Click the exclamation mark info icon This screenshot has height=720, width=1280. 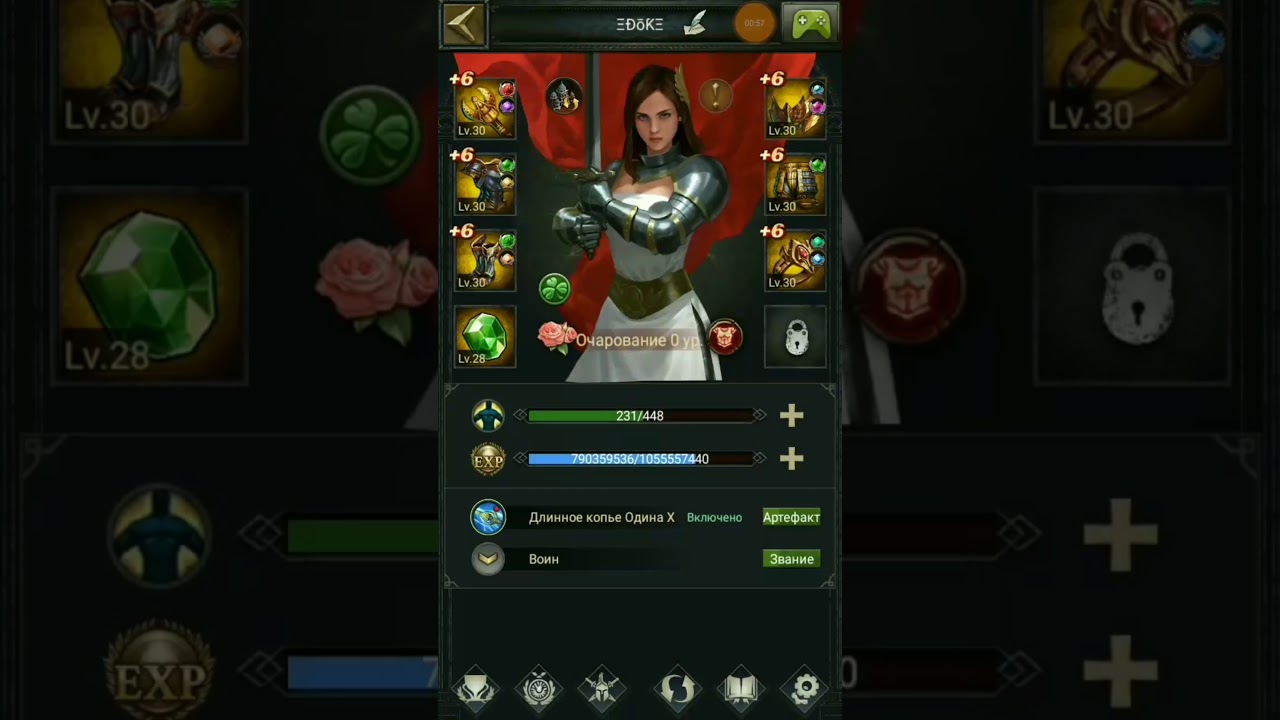point(715,96)
